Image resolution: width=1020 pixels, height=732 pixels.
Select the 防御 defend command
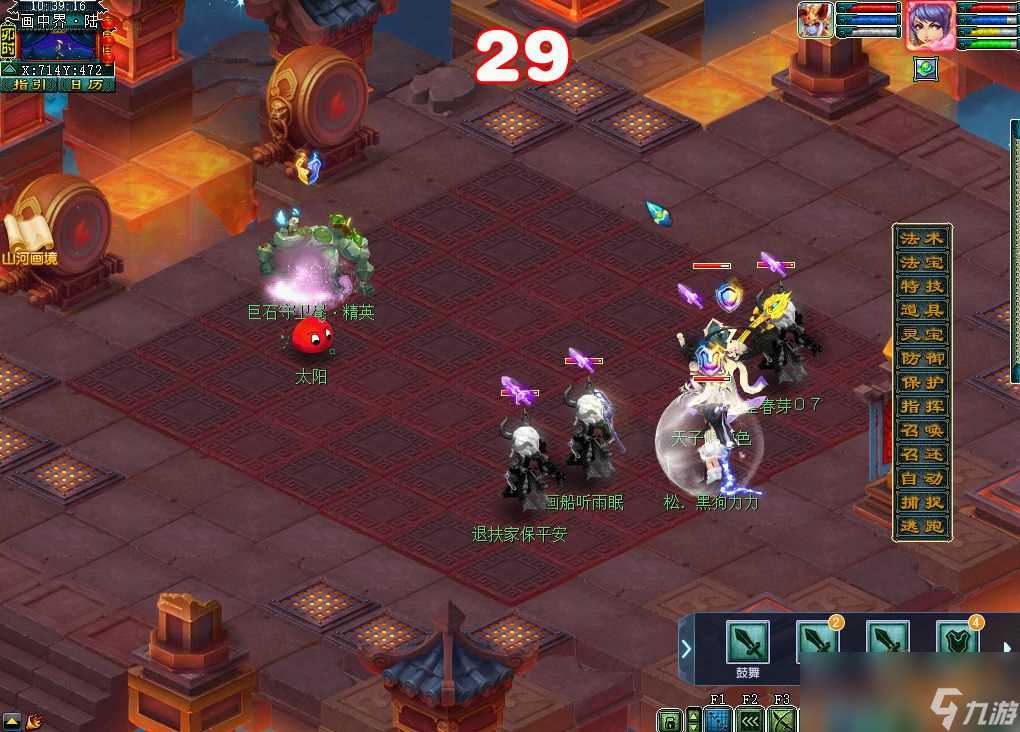coord(921,359)
